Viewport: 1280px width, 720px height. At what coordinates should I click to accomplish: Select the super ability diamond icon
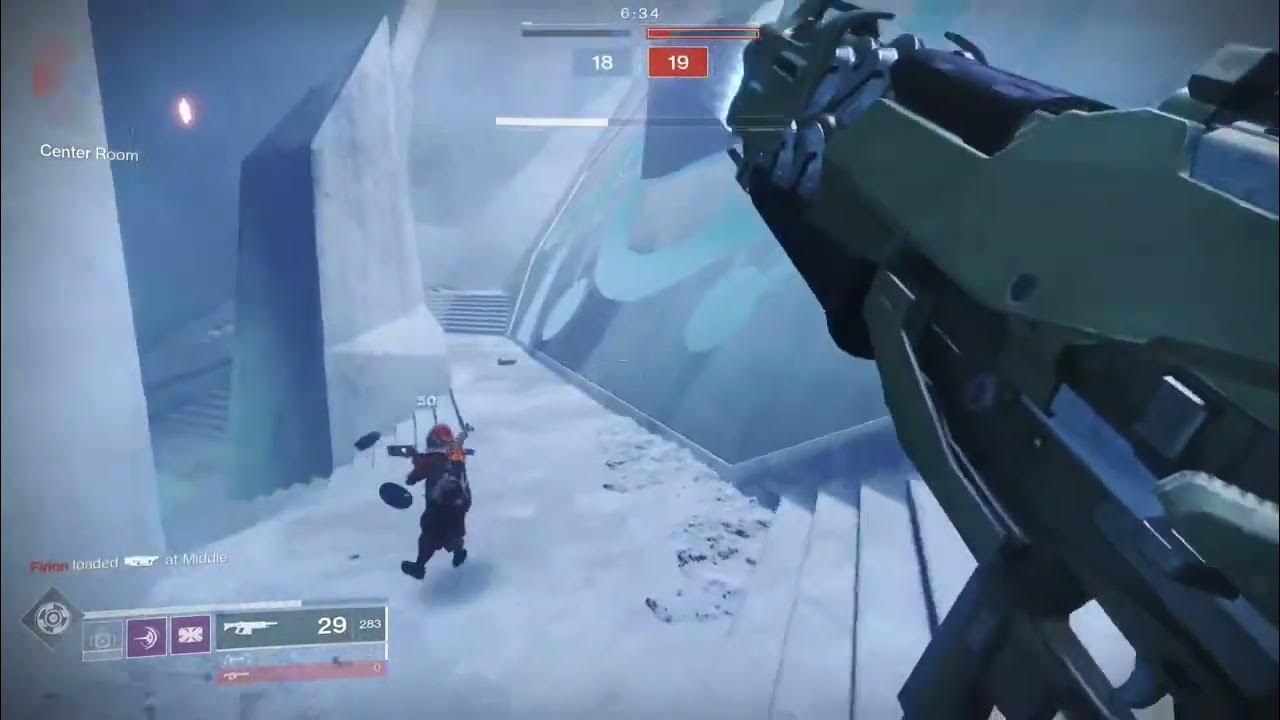(50, 618)
